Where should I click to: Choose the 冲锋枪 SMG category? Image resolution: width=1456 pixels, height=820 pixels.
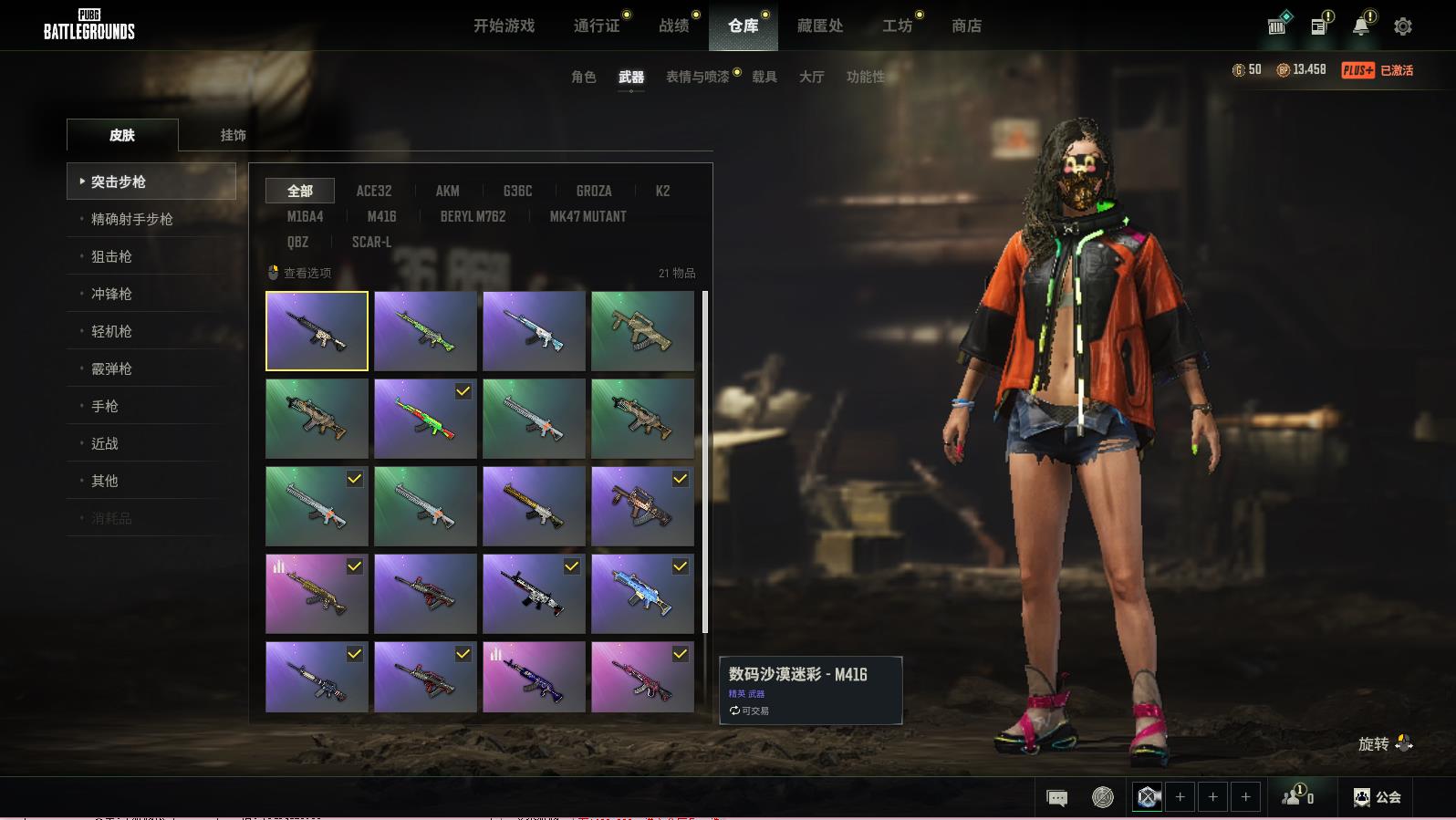(x=111, y=295)
